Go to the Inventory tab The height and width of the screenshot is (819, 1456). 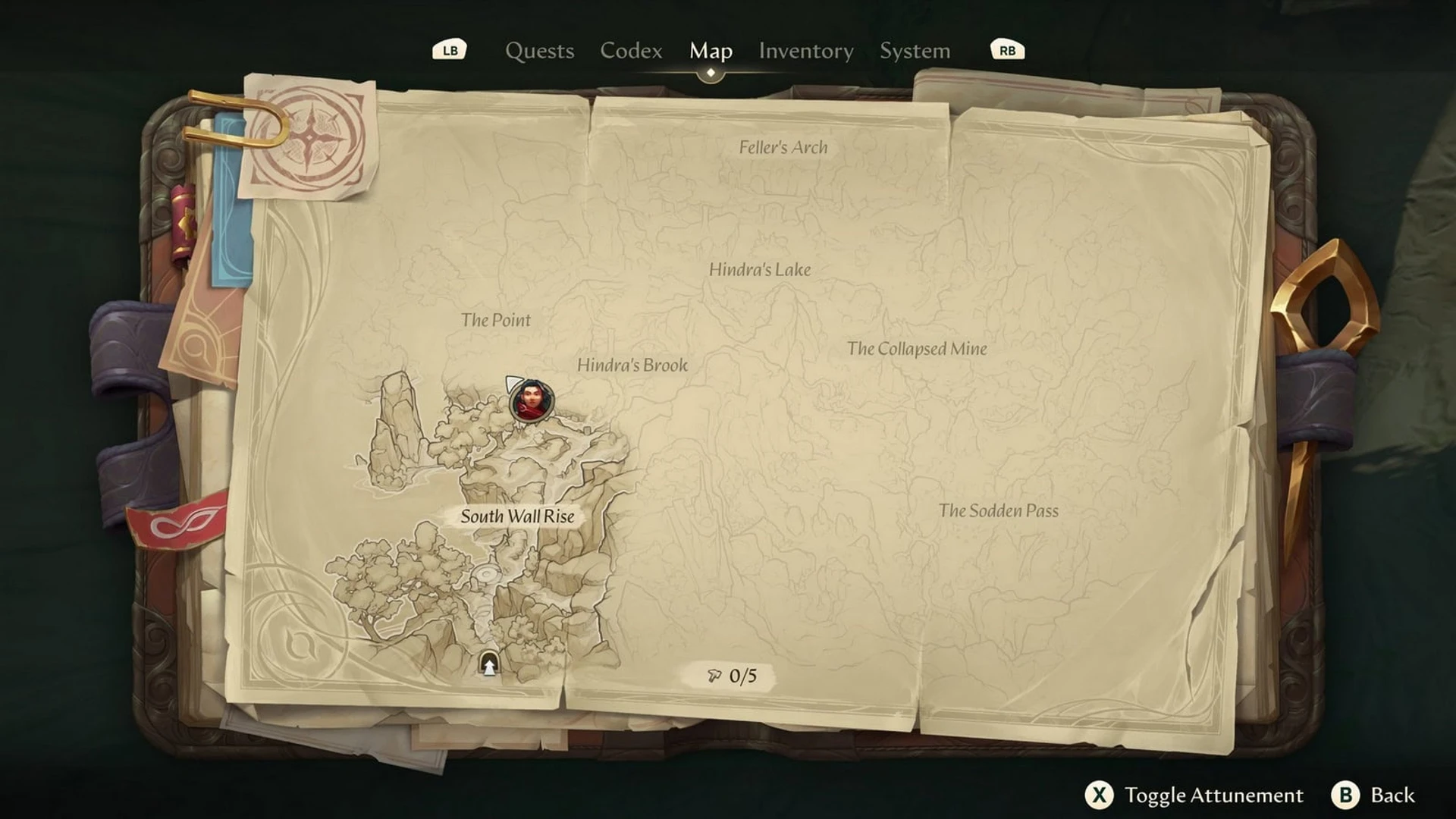click(x=806, y=51)
